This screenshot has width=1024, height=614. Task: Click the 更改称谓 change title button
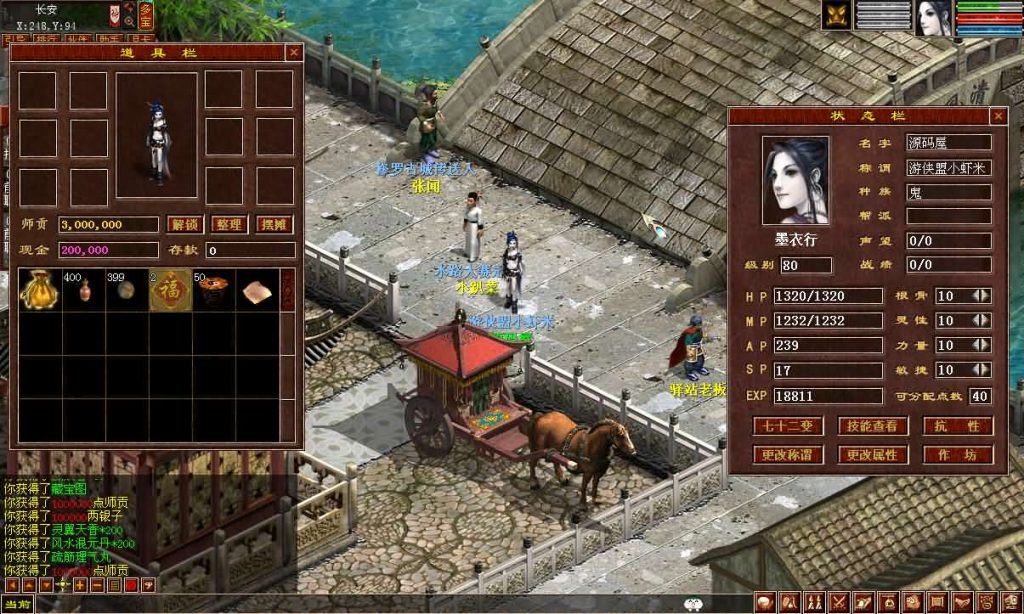pos(788,455)
